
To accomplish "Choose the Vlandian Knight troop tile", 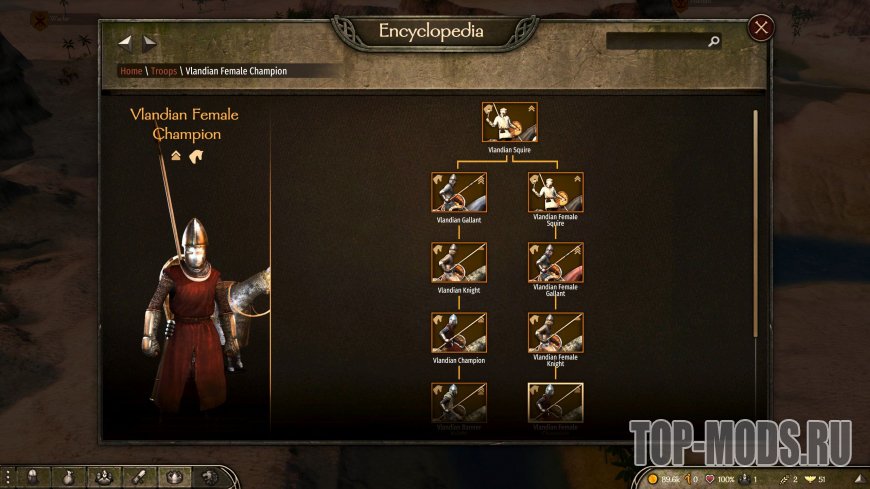I will coord(459,262).
